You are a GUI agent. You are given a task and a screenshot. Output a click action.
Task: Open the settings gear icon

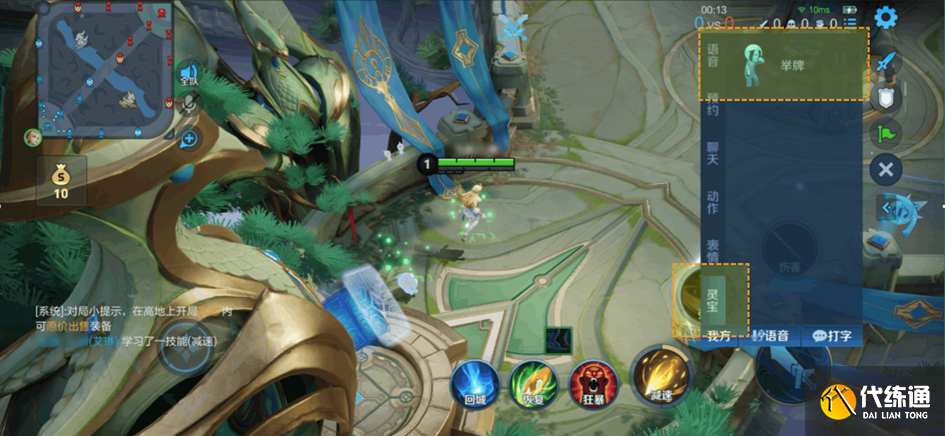click(885, 17)
